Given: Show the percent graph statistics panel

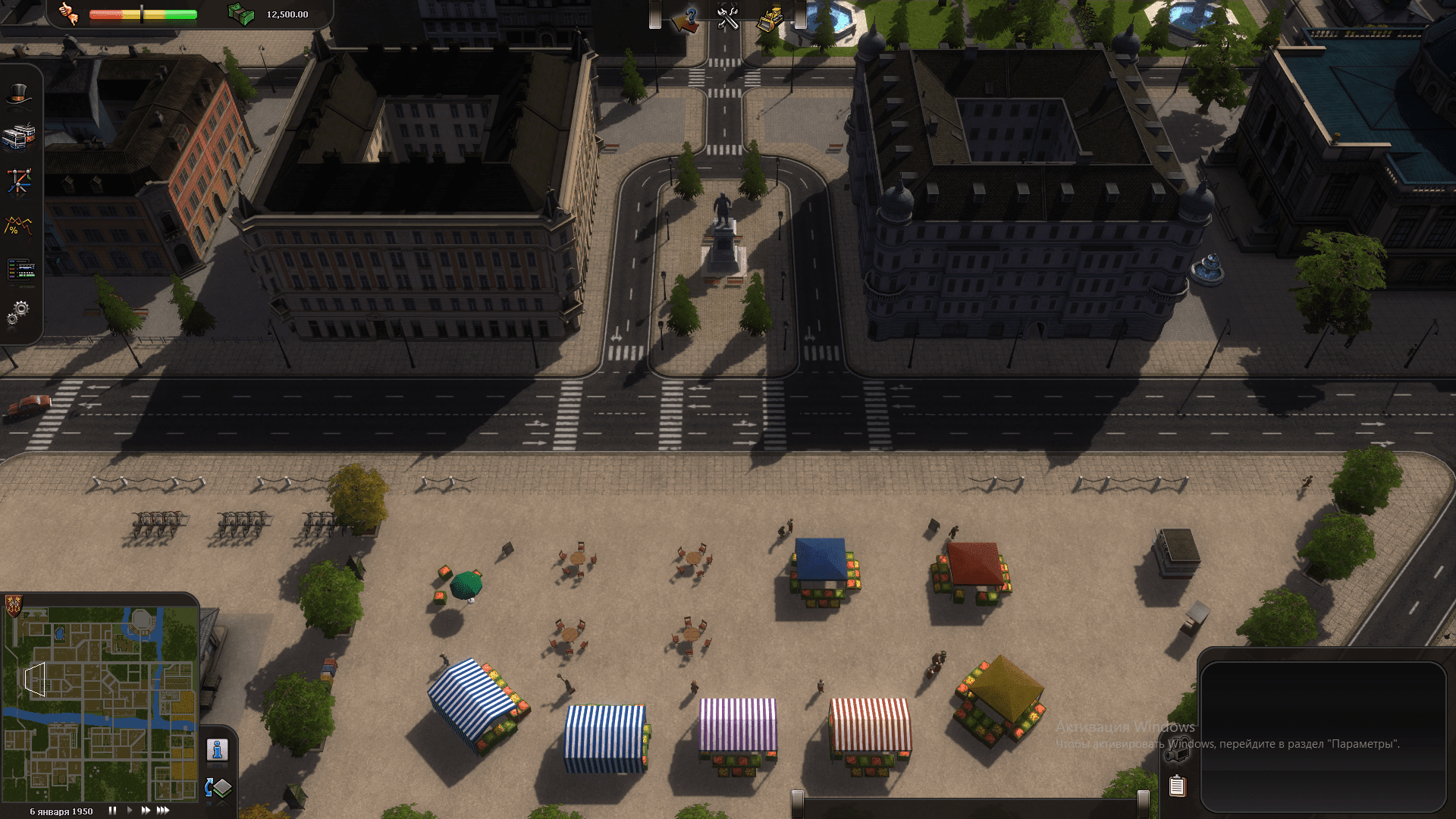Looking at the screenshot, I should point(19,226).
